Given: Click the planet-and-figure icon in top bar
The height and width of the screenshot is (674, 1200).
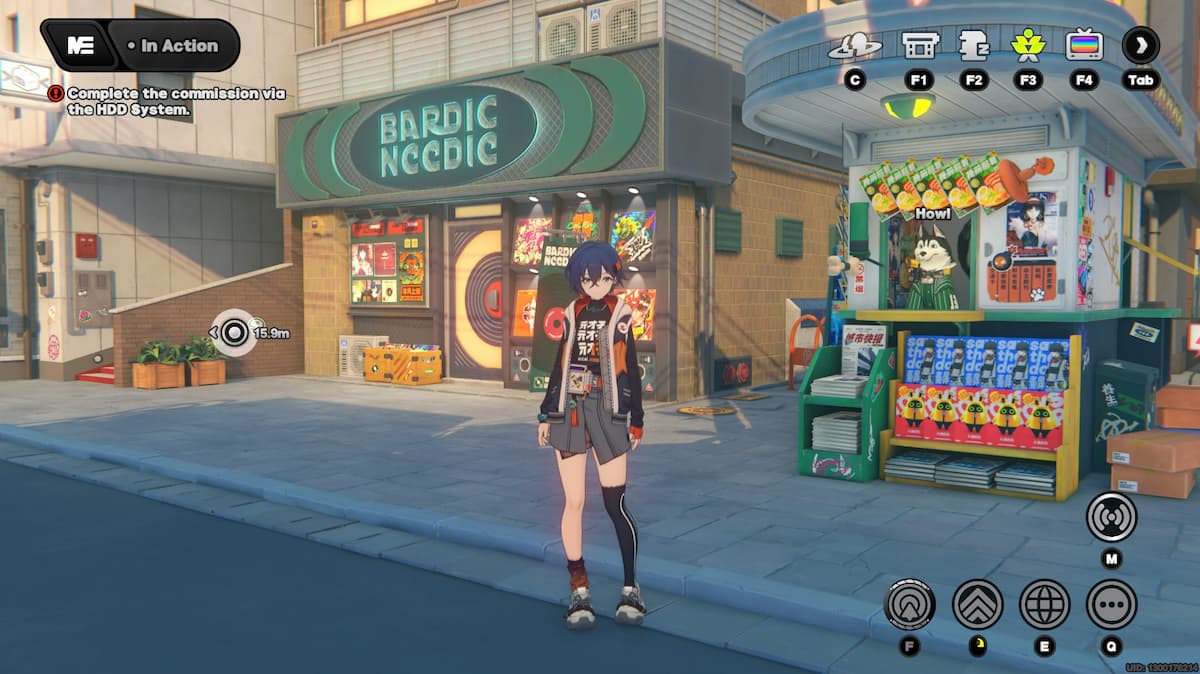Looking at the screenshot, I should [854, 45].
